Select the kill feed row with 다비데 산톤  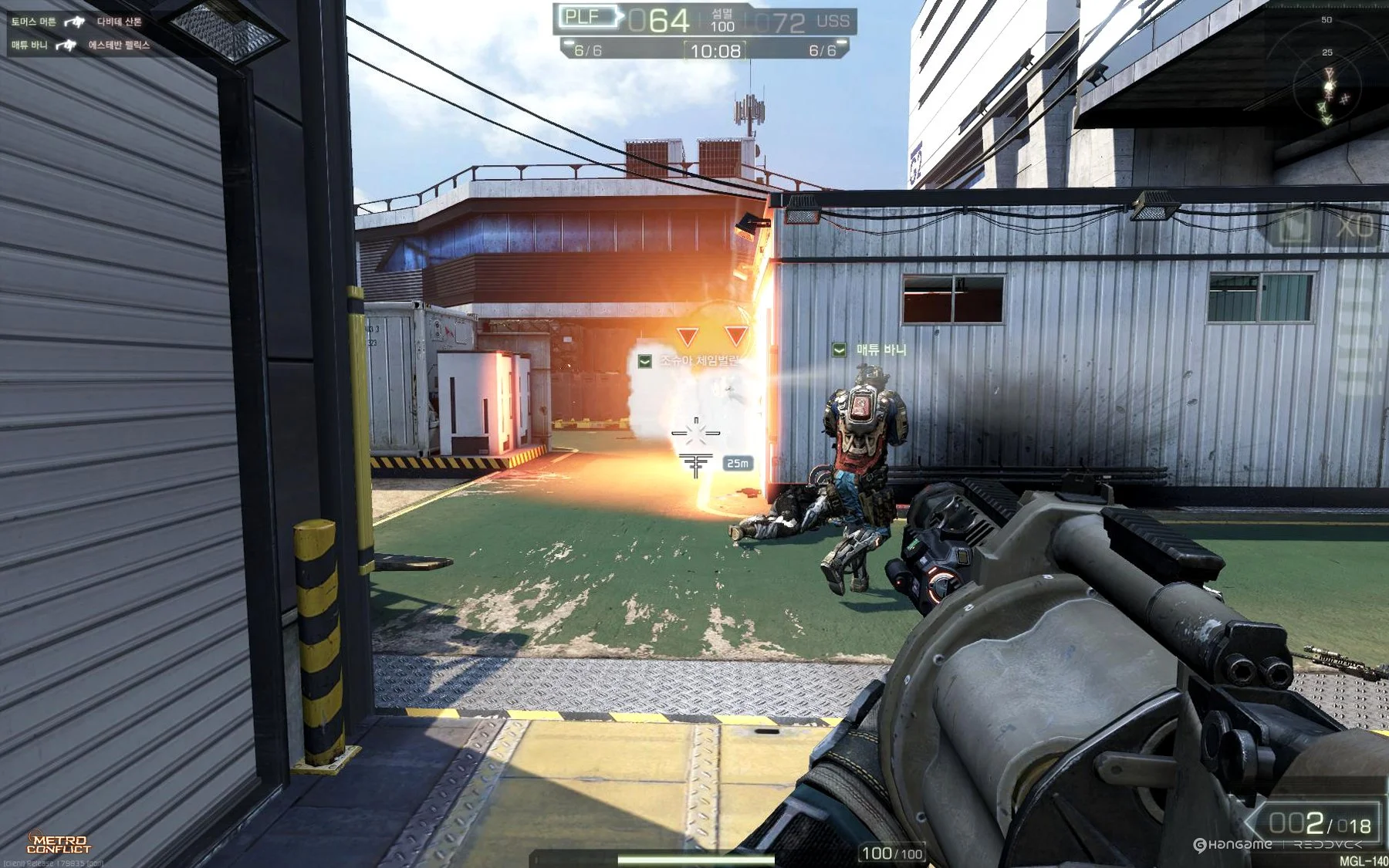[x=76, y=22]
